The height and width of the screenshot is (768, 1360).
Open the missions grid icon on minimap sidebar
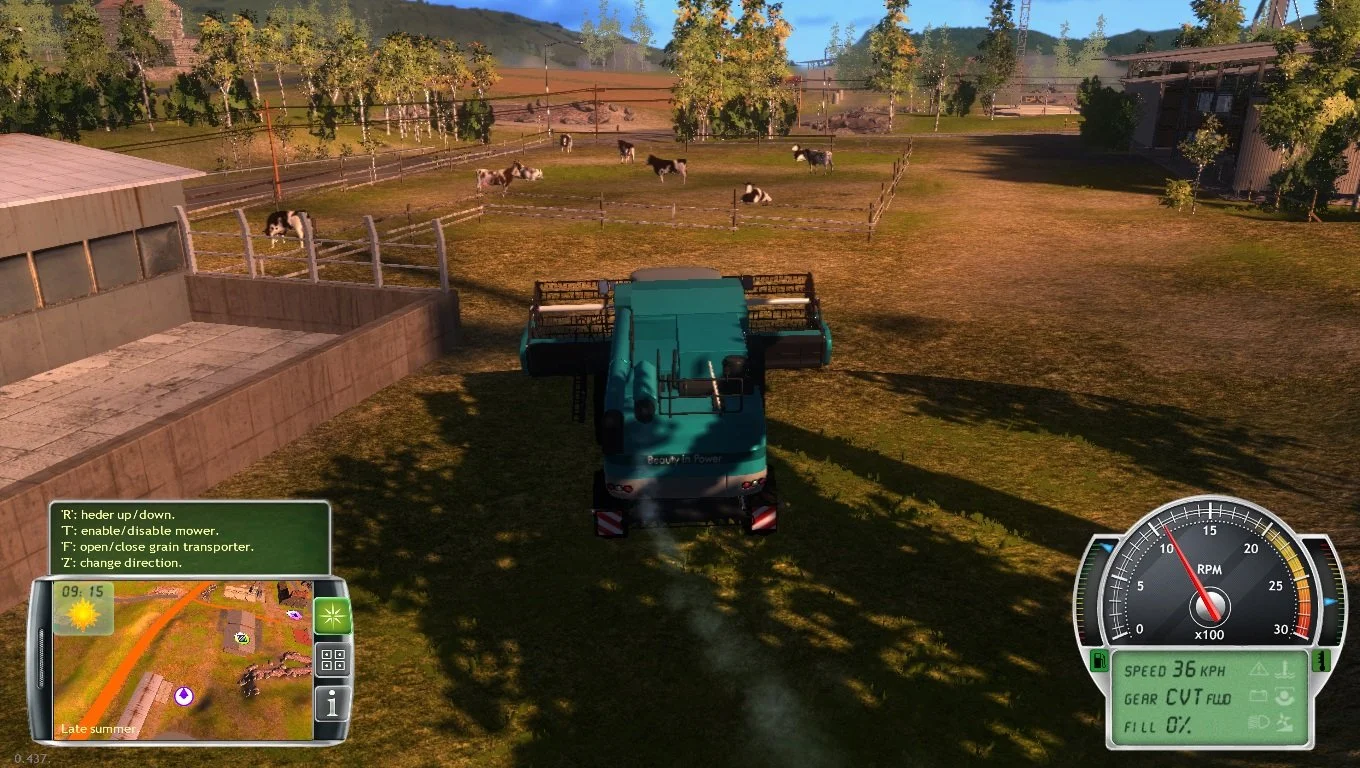point(333,660)
